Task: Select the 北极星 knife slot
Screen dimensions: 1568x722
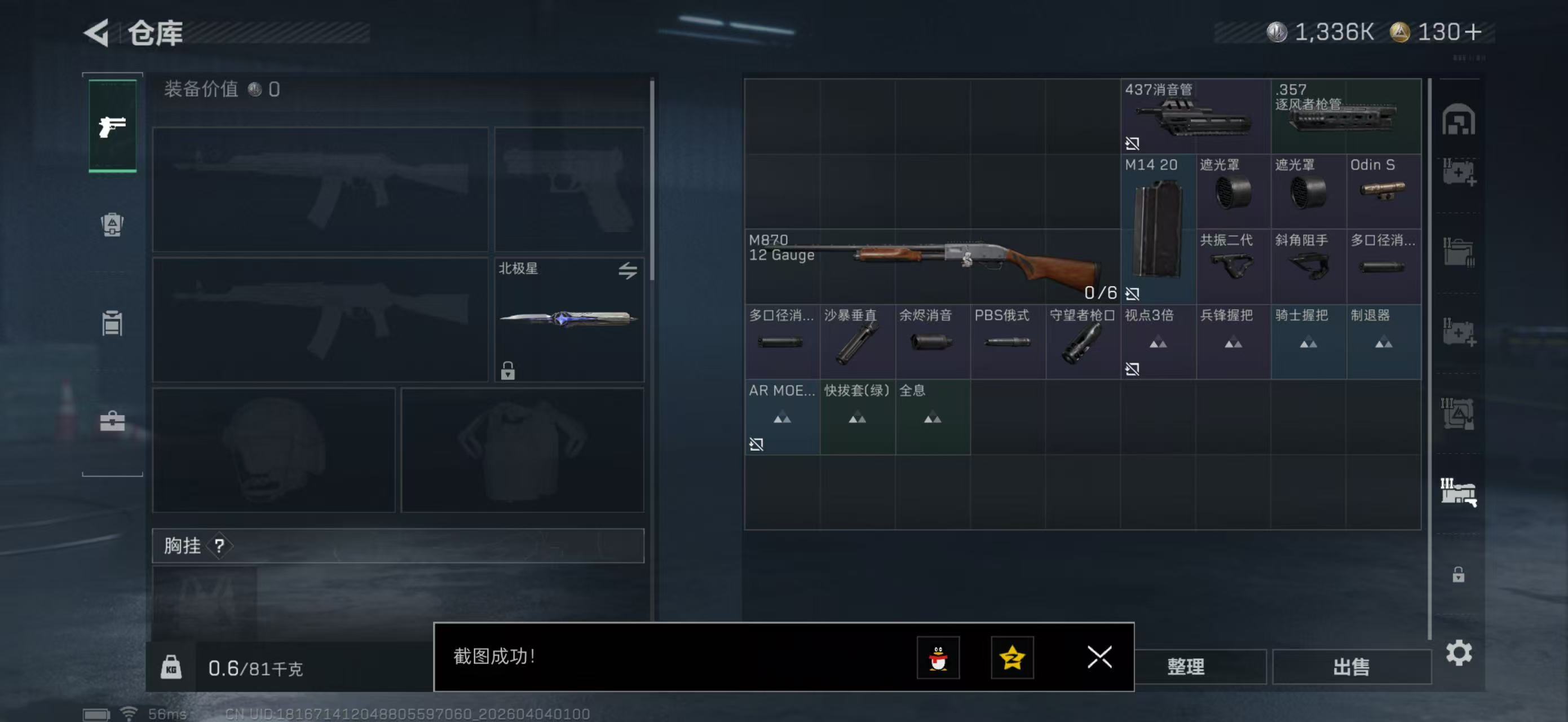Action: (568, 320)
